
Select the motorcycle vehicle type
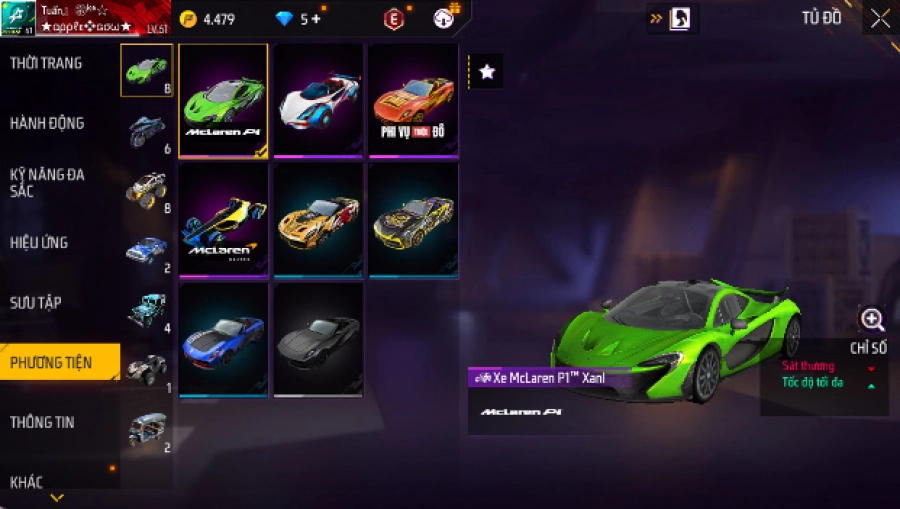point(147,130)
